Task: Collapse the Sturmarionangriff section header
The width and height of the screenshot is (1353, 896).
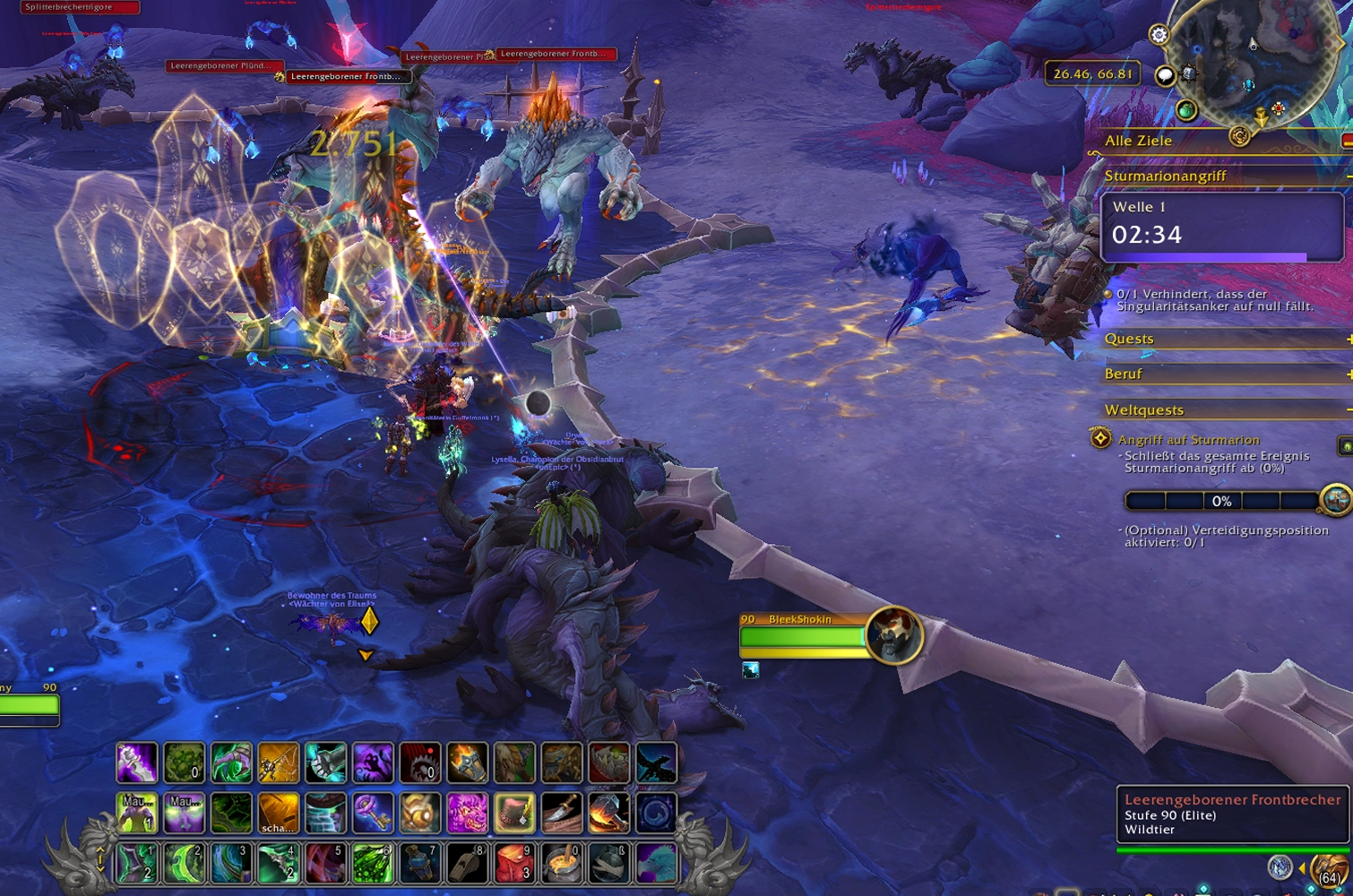Action: click(x=1349, y=177)
